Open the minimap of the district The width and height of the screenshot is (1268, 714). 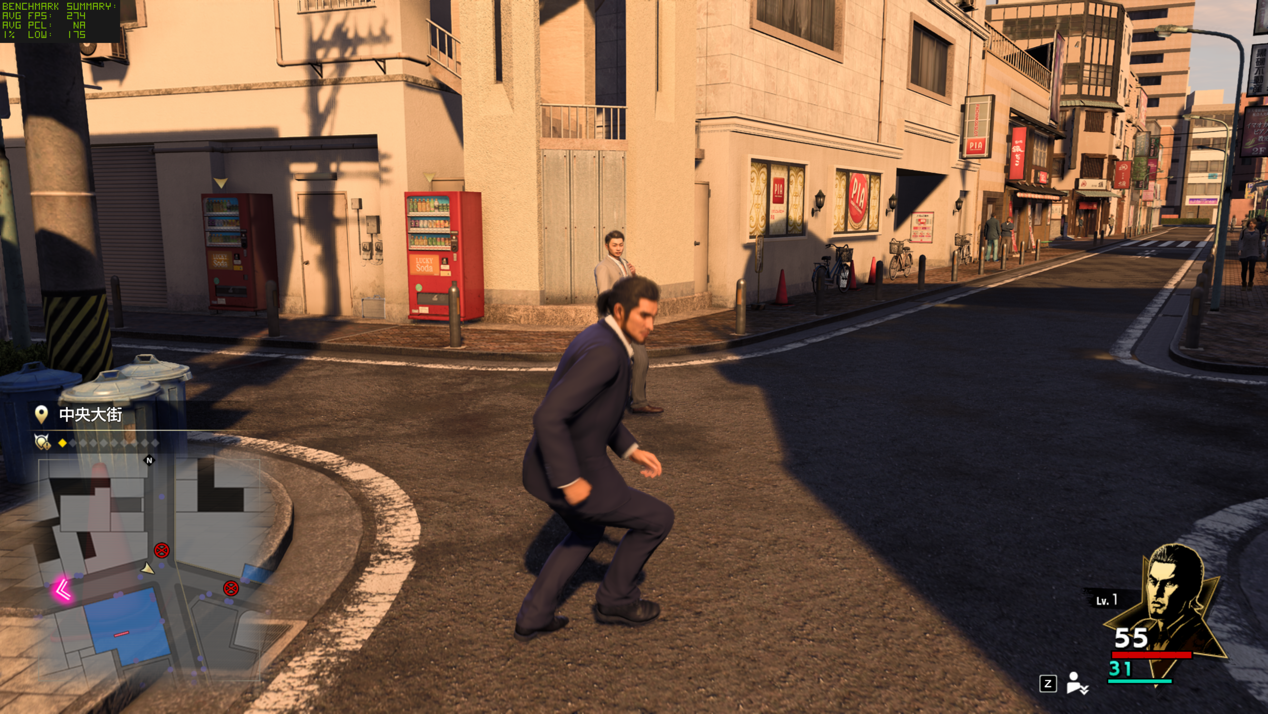click(150, 565)
